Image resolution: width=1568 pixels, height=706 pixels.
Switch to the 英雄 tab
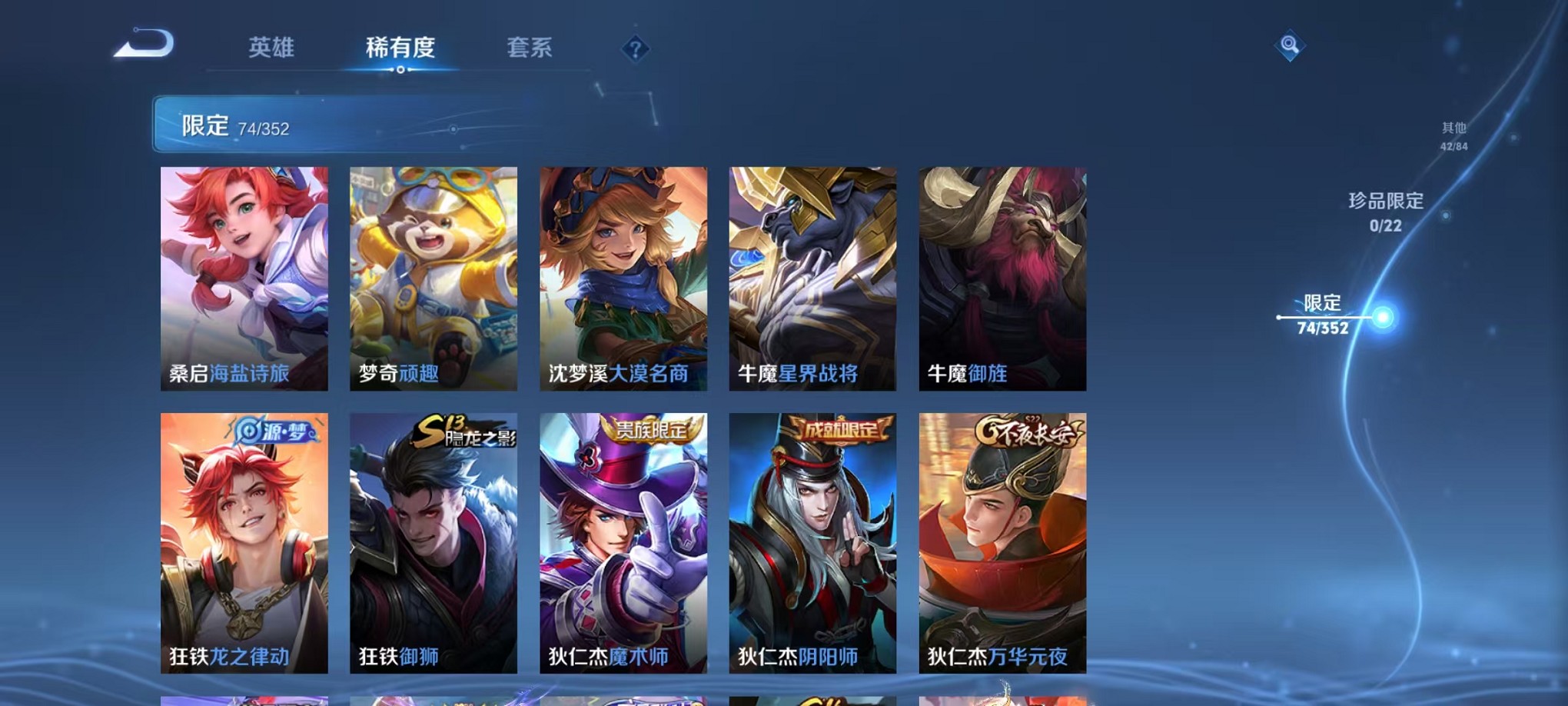pos(271,48)
